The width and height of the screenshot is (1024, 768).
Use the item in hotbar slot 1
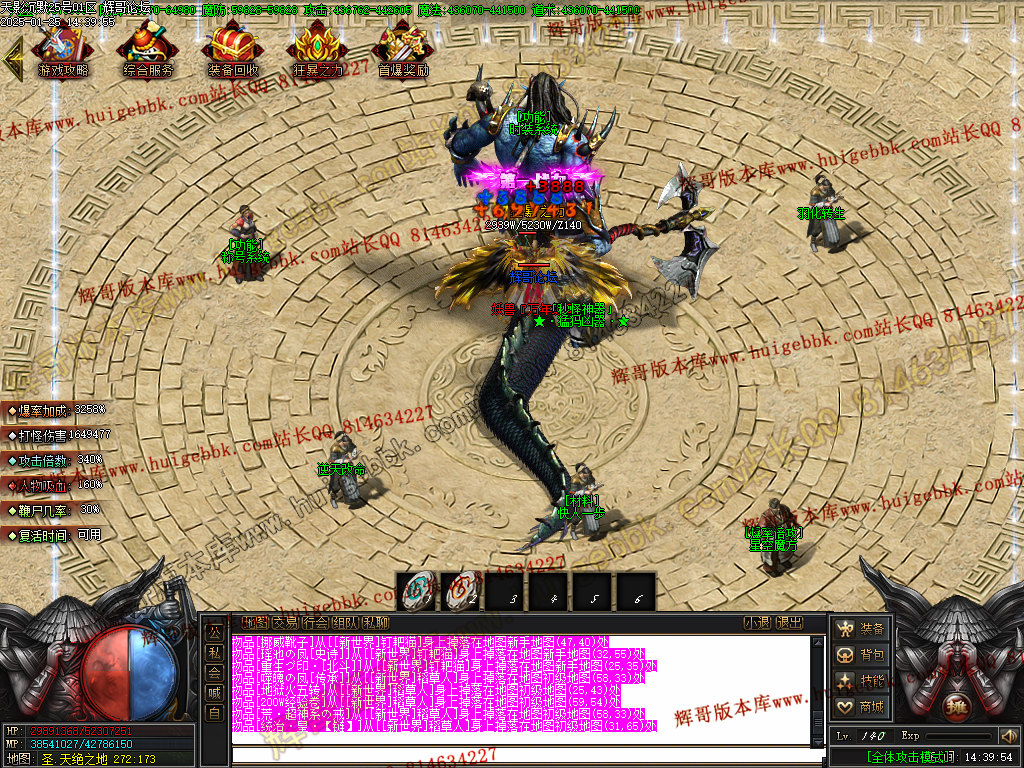(x=416, y=591)
